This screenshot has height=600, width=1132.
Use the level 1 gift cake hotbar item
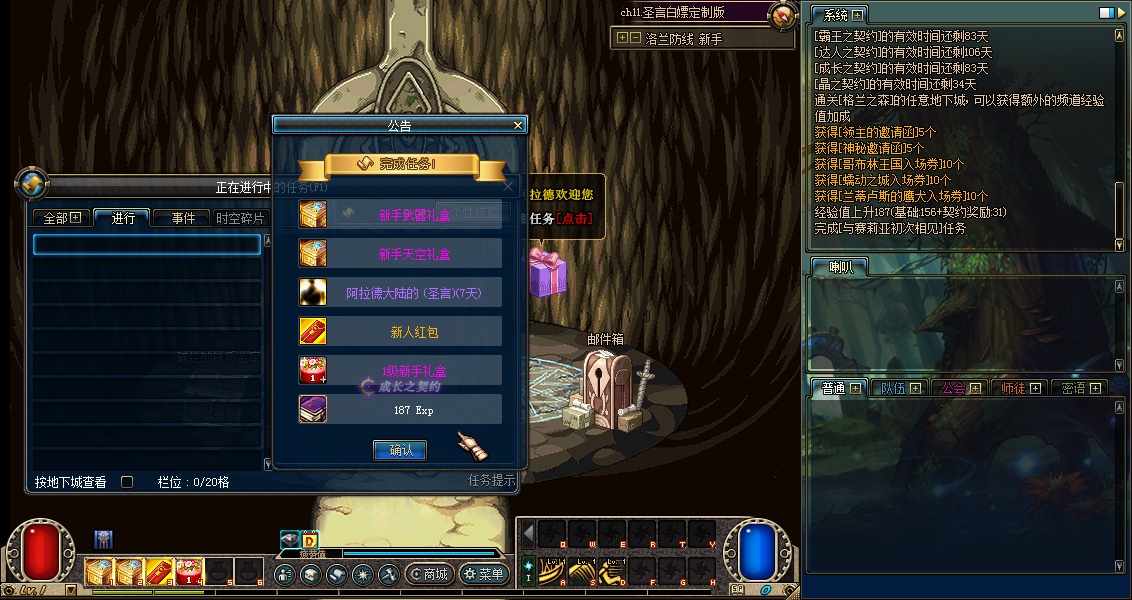pyautogui.click(x=189, y=572)
